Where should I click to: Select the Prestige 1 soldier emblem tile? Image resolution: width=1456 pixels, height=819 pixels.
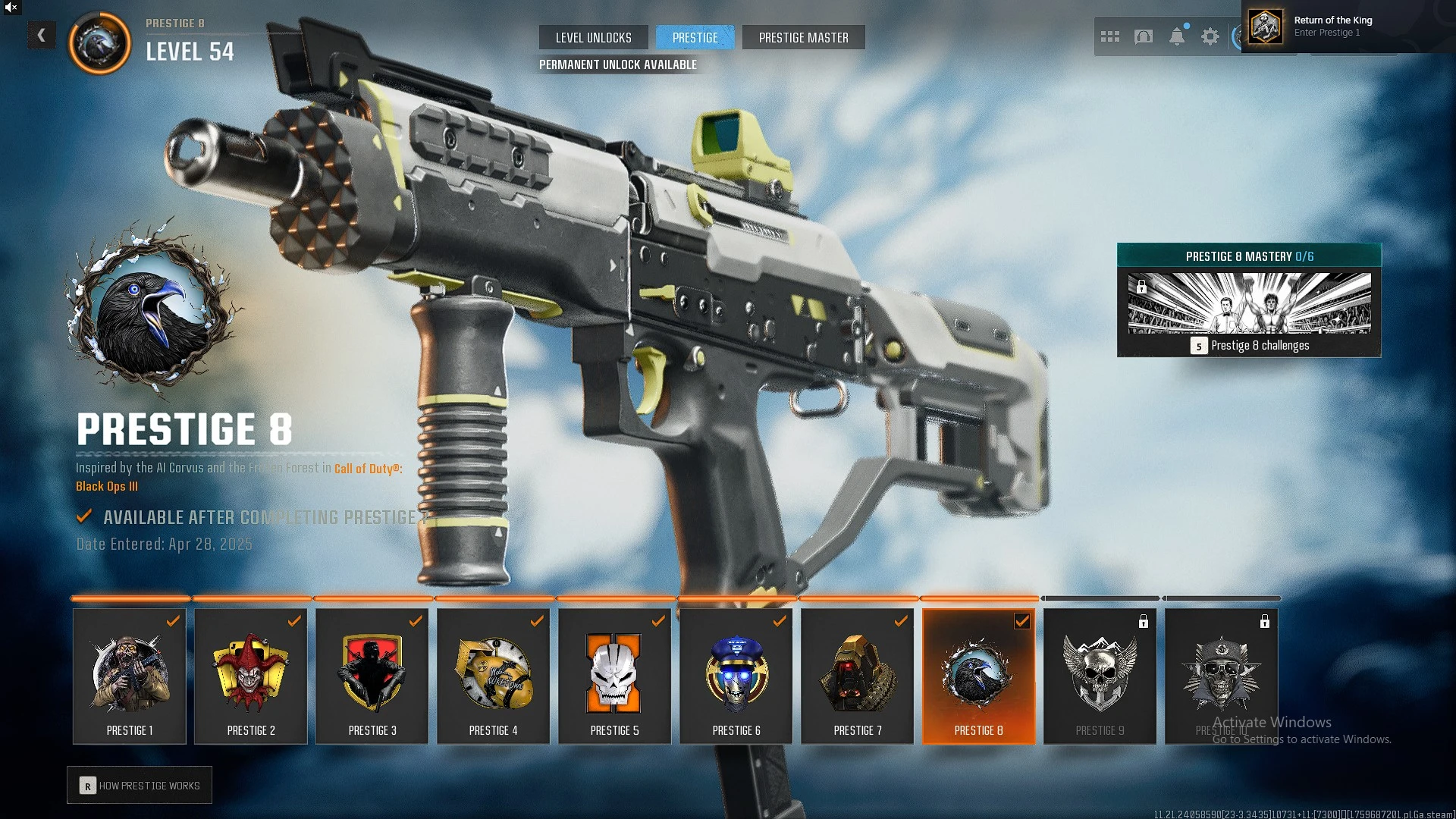pos(130,676)
